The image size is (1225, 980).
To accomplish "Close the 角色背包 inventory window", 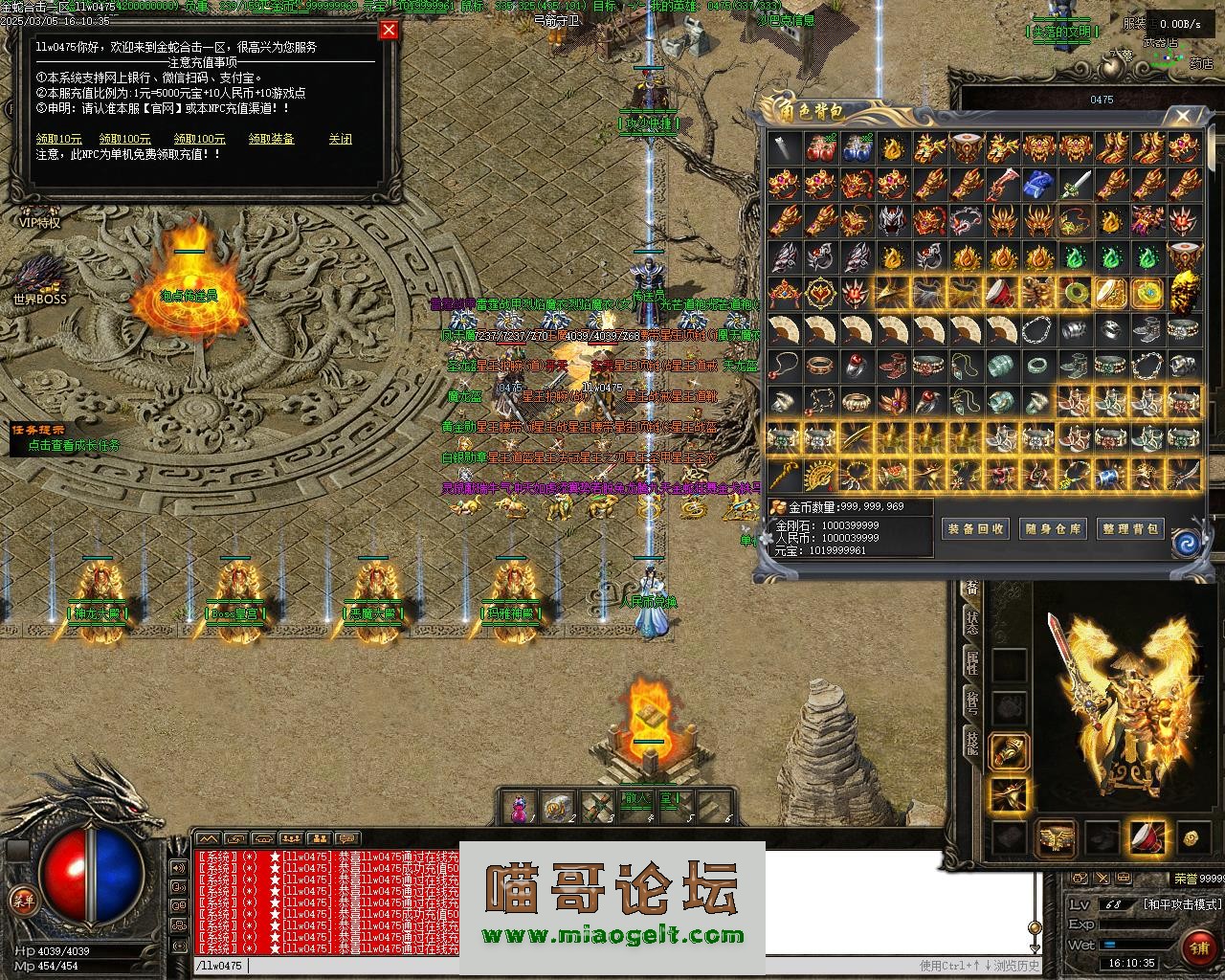I will (x=1183, y=117).
